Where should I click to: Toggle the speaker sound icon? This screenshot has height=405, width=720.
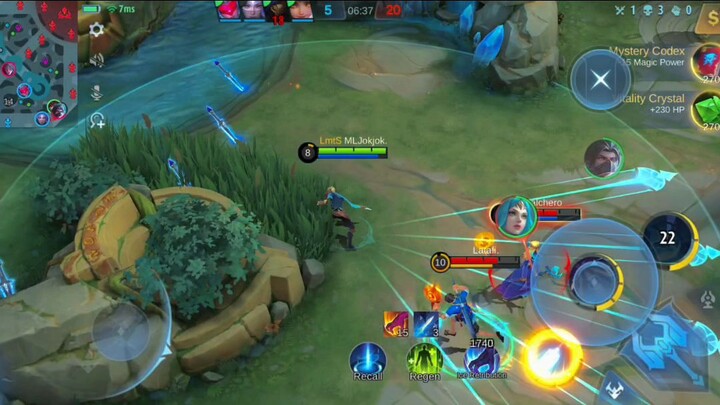[x=97, y=60]
